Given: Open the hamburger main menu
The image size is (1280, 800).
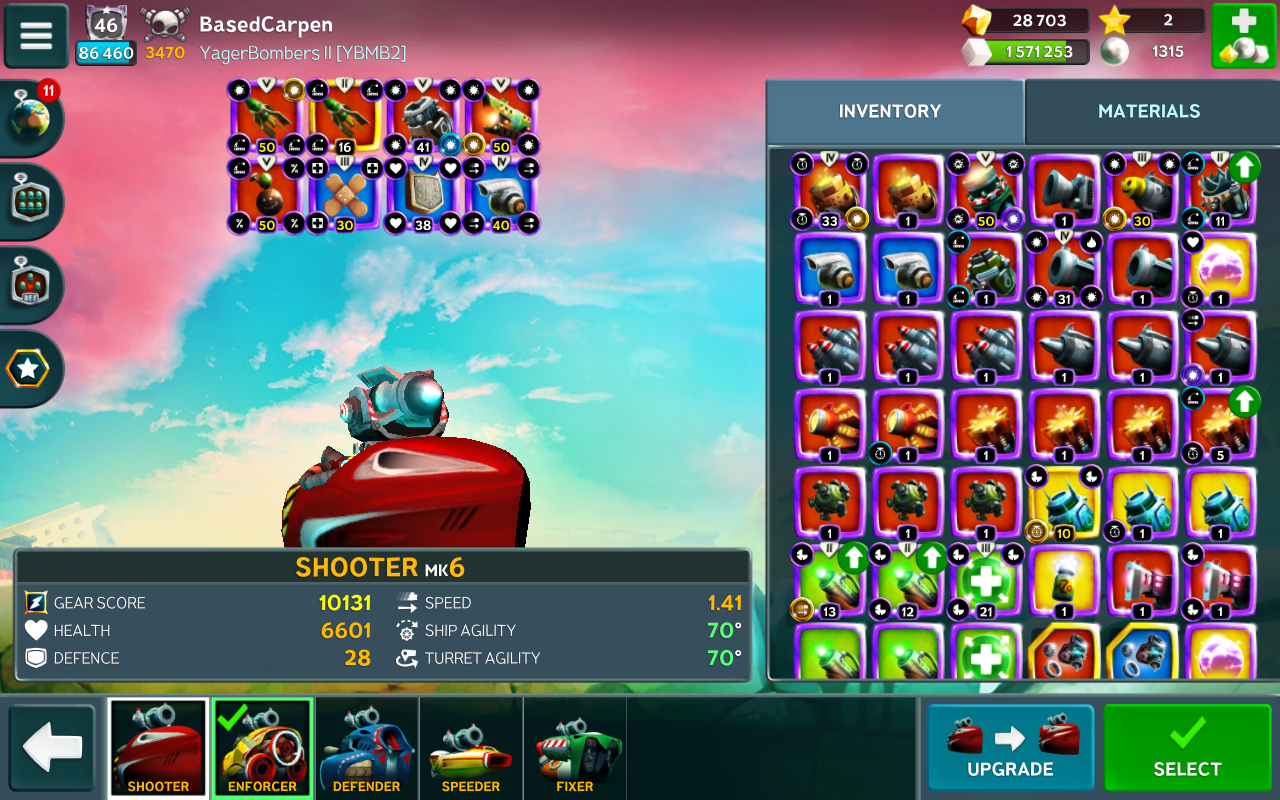Looking at the screenshot, I should coord(36,36).
